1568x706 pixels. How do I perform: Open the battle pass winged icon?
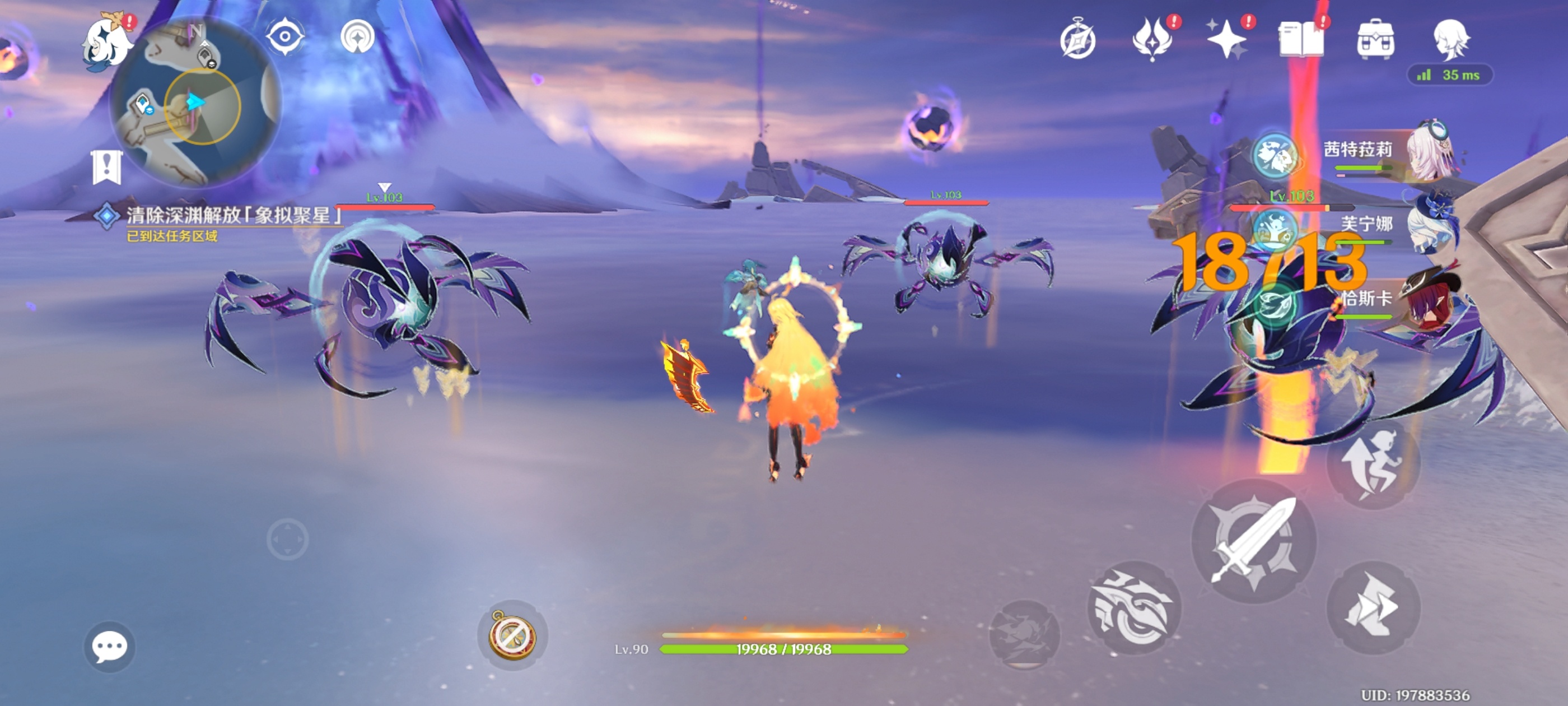coord(1152,40)
